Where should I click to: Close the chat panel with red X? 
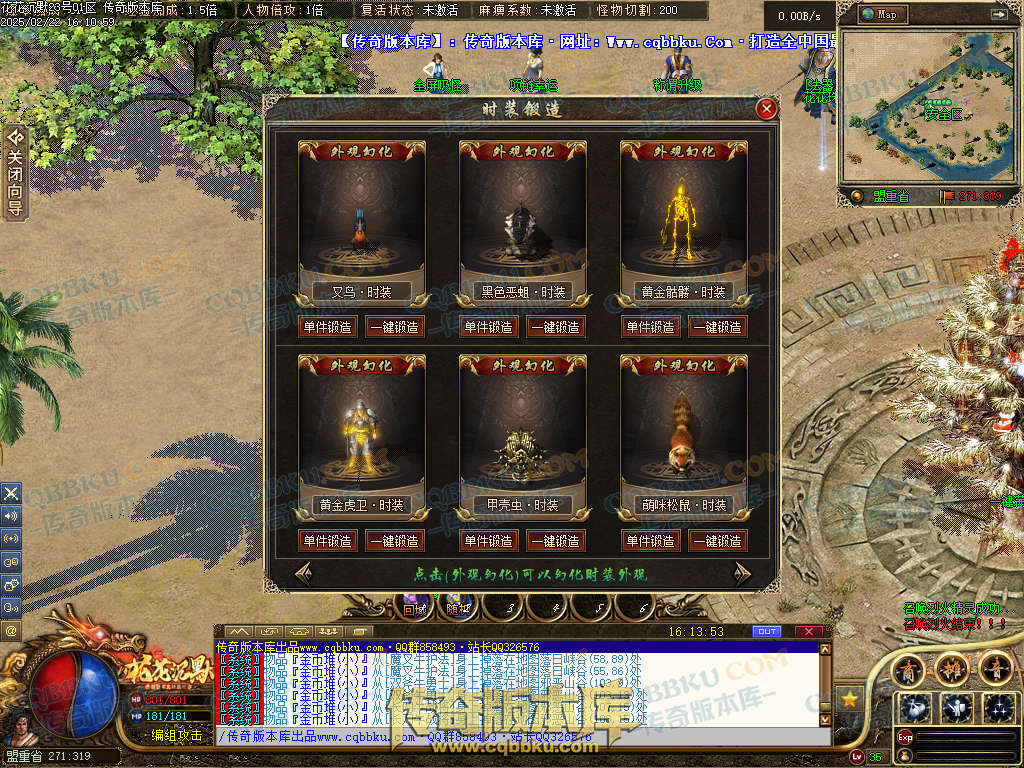[x=808, y=632]
